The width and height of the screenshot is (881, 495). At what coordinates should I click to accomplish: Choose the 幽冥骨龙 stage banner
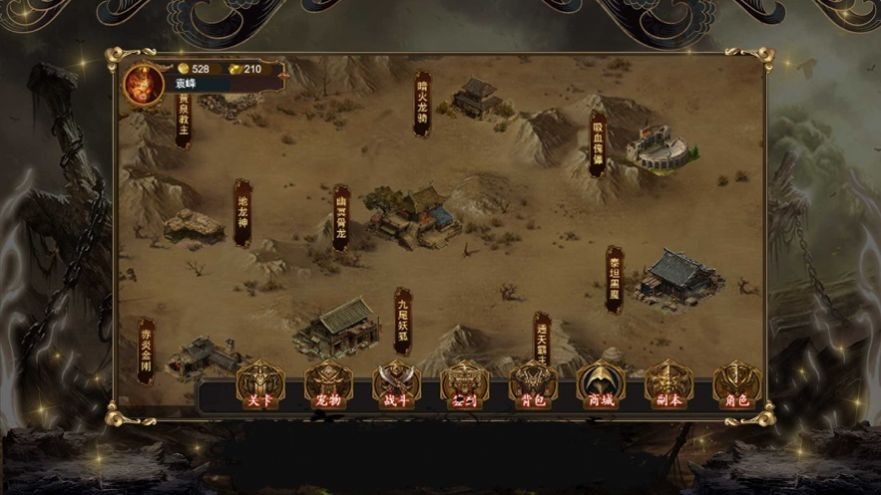(341, 217)
